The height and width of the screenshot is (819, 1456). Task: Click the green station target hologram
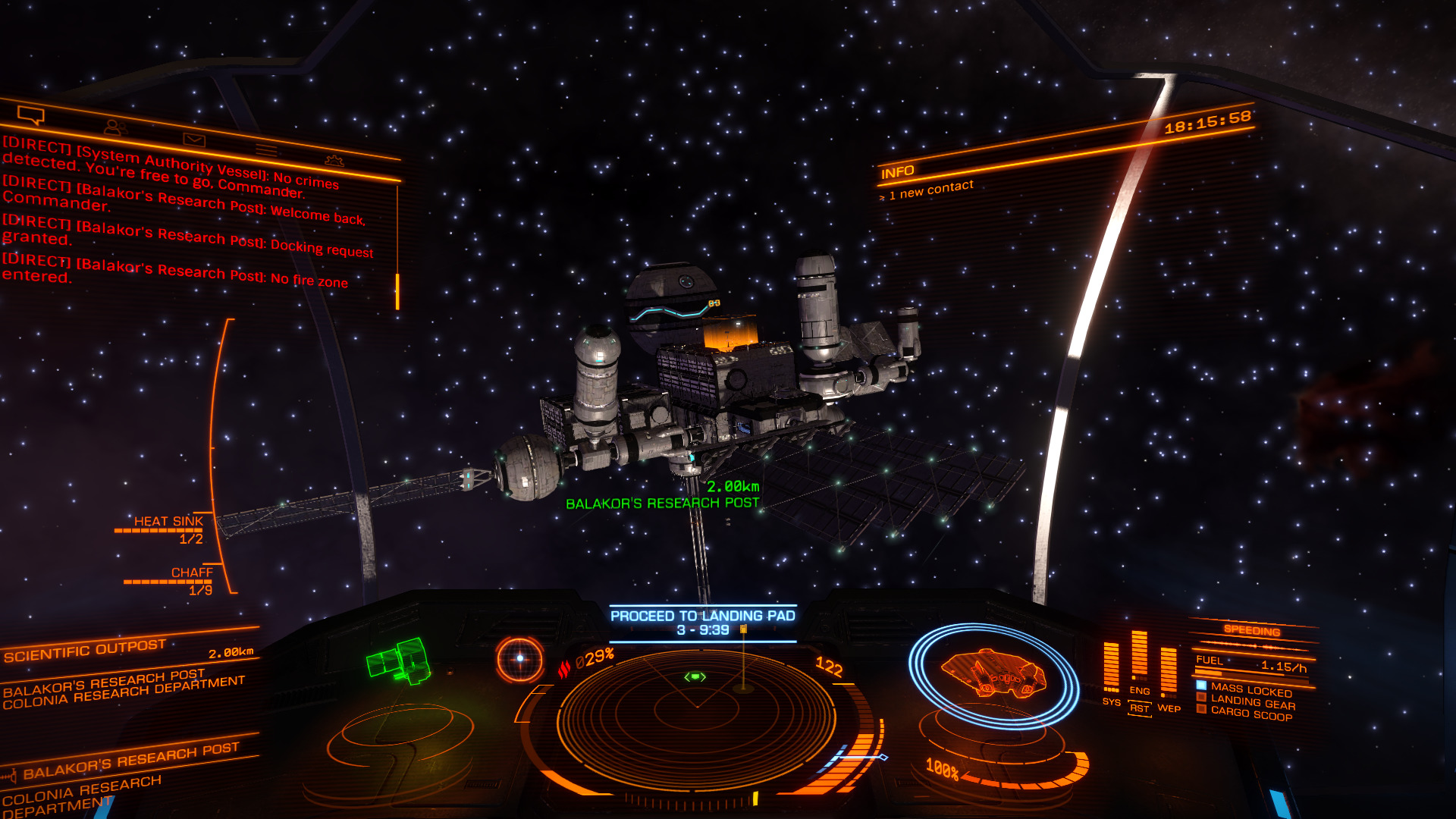point(400,661)
